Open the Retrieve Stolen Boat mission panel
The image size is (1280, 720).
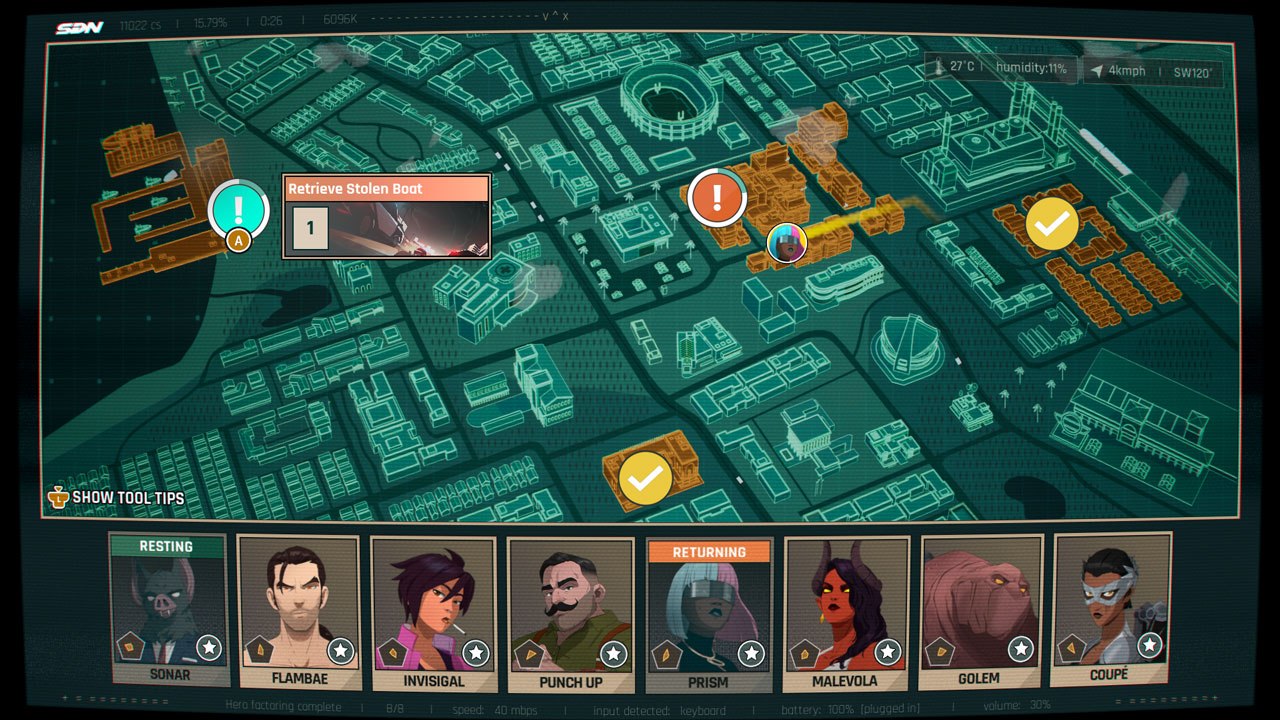386,188
